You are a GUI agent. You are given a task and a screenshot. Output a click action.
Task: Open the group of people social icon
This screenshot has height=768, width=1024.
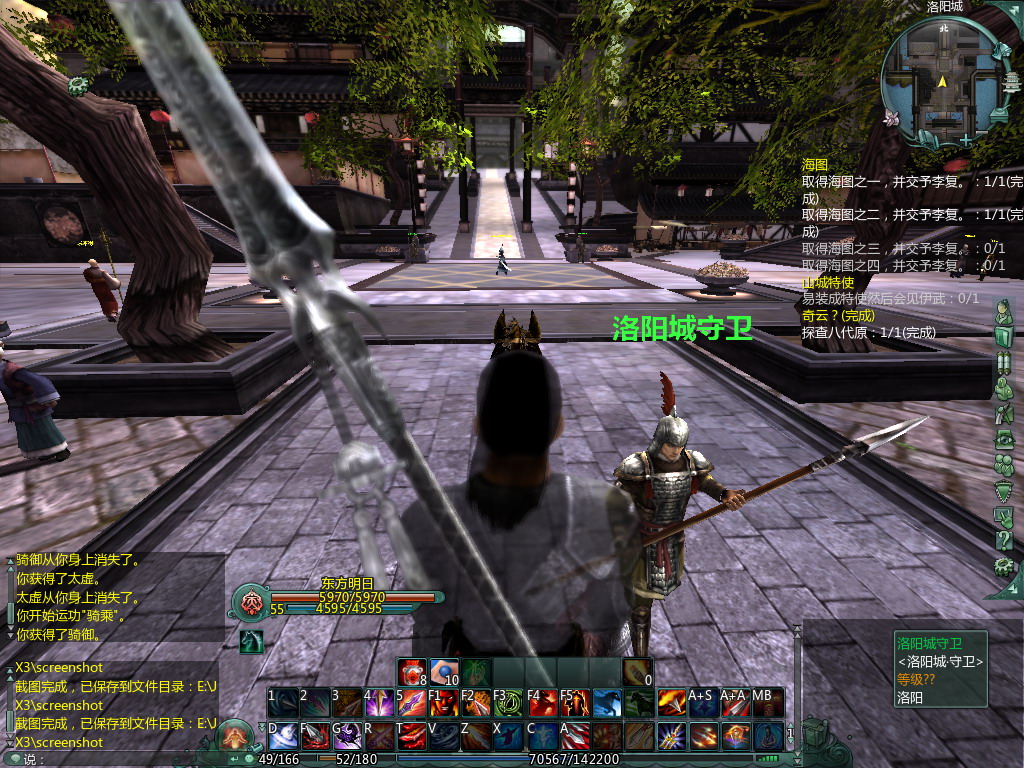(x=1004, y=464)
